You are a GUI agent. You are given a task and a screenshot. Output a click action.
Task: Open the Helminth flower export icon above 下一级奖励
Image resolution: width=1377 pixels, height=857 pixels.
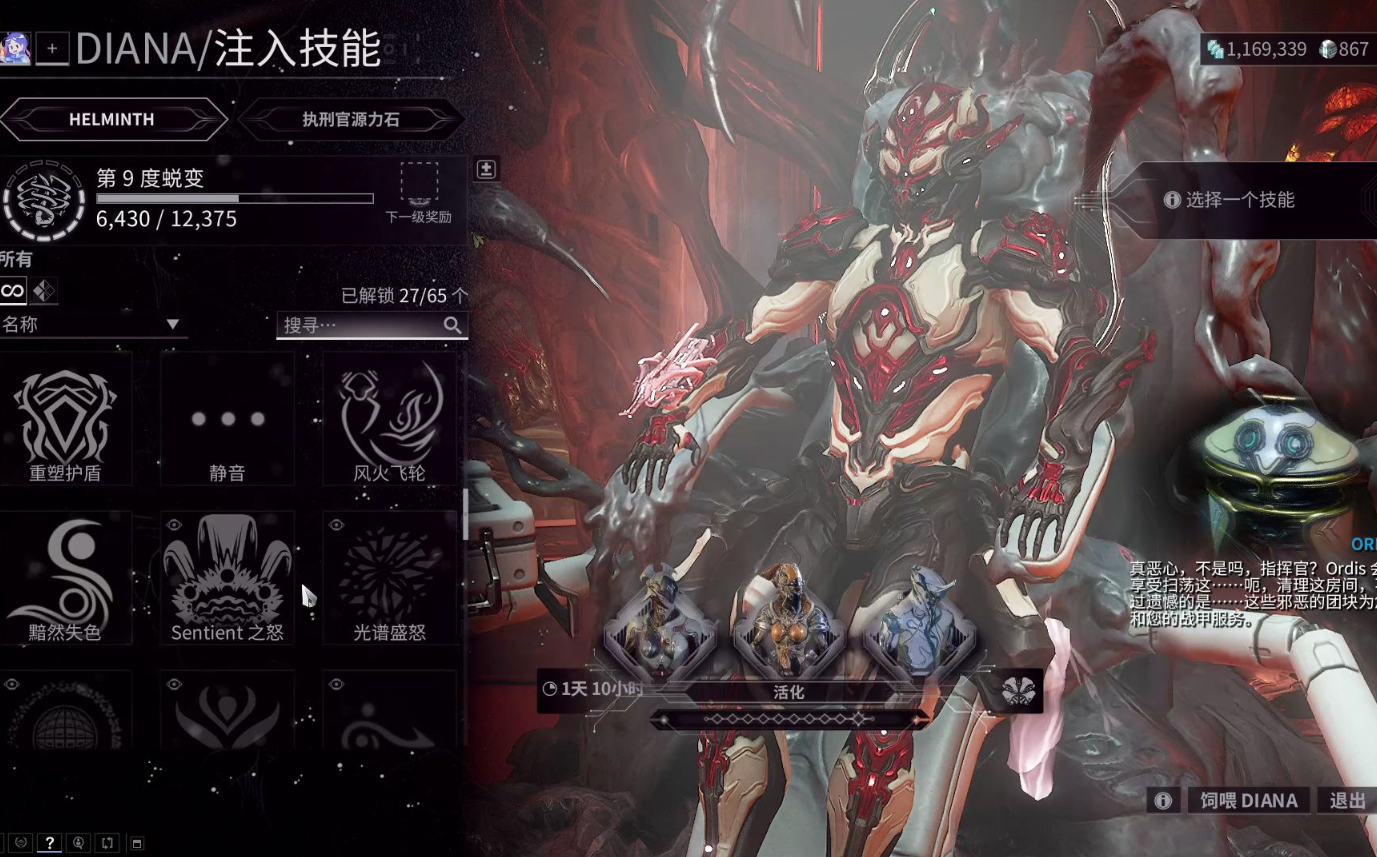pos(485,168)
